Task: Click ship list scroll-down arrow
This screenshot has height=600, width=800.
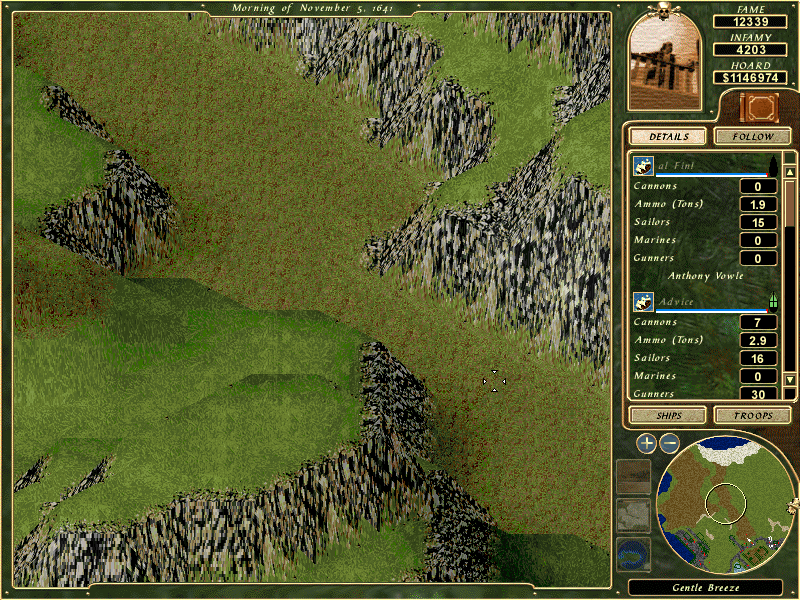Action: pyautogui.click(x=789, y=380)
